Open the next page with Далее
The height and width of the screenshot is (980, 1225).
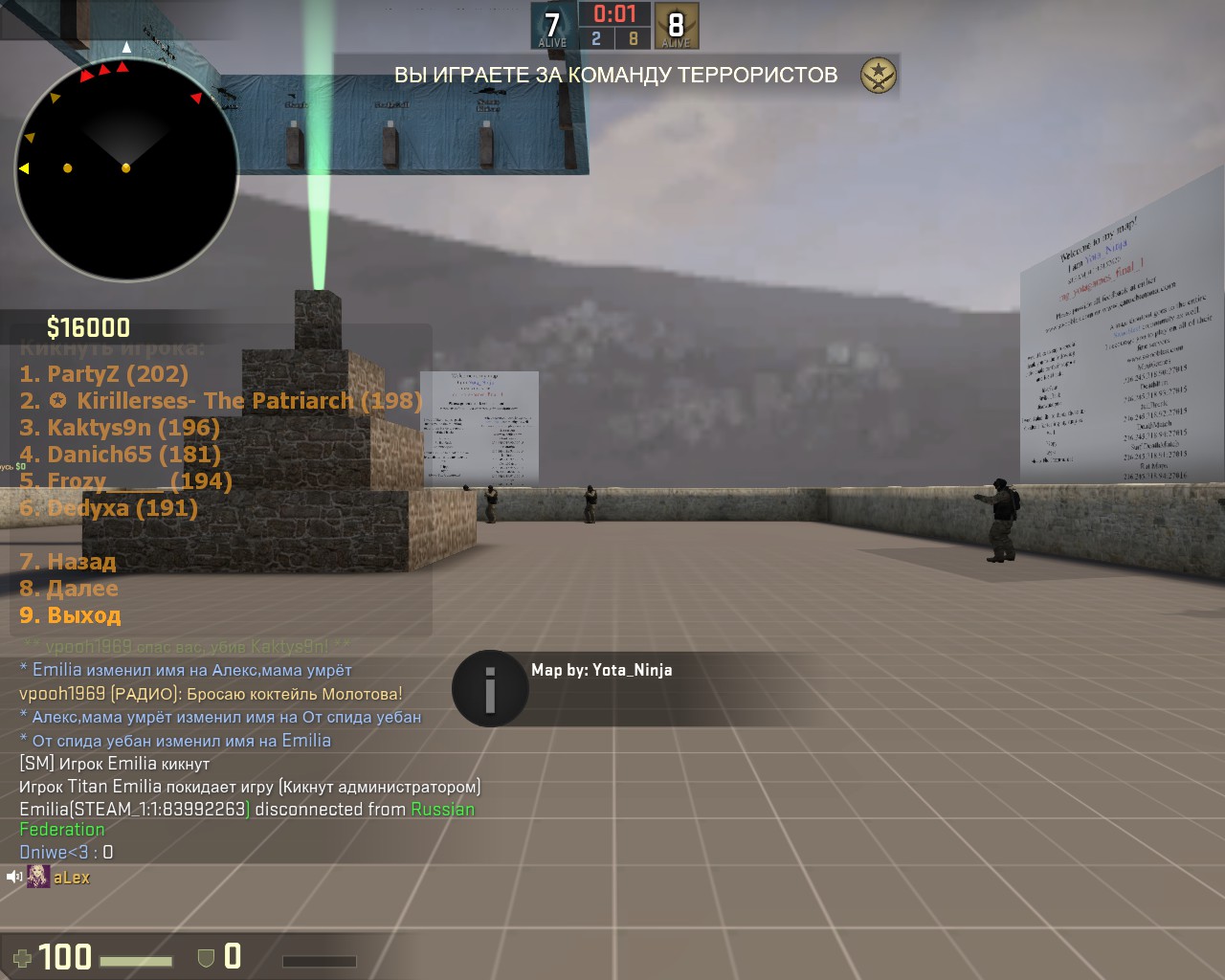[x=69, y=589]
